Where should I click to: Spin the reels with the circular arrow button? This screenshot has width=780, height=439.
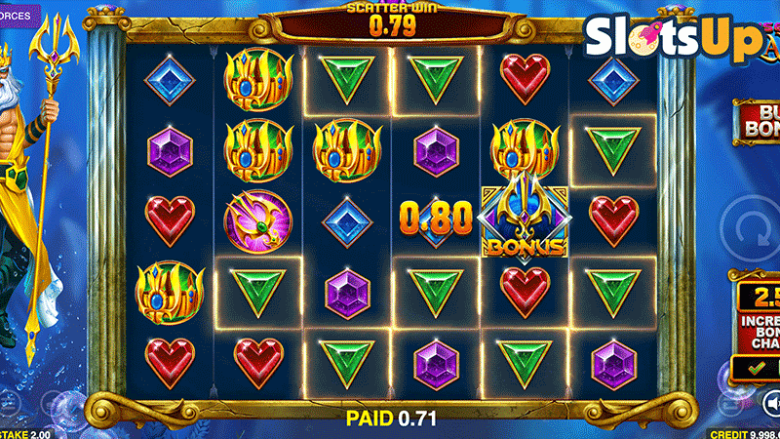pos(753,227)
